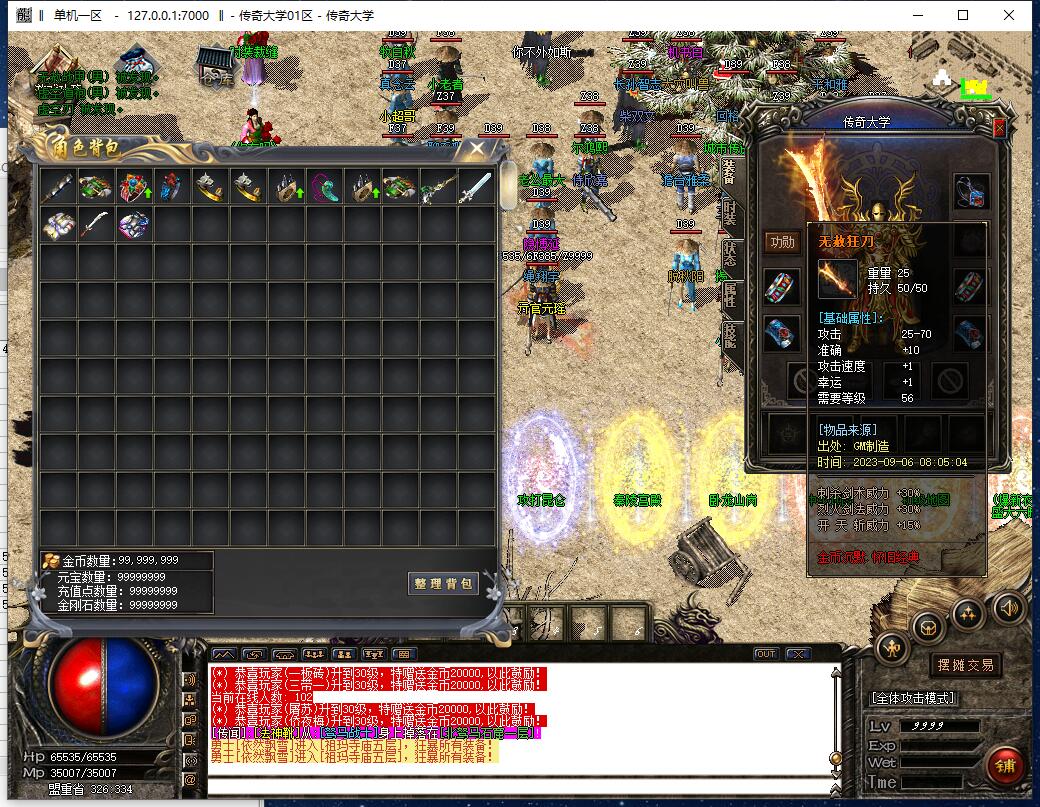1040x807 pixels.
Task: Show the 属性 attributes tab
Action: pyautogui.click(x=730, y=294)
